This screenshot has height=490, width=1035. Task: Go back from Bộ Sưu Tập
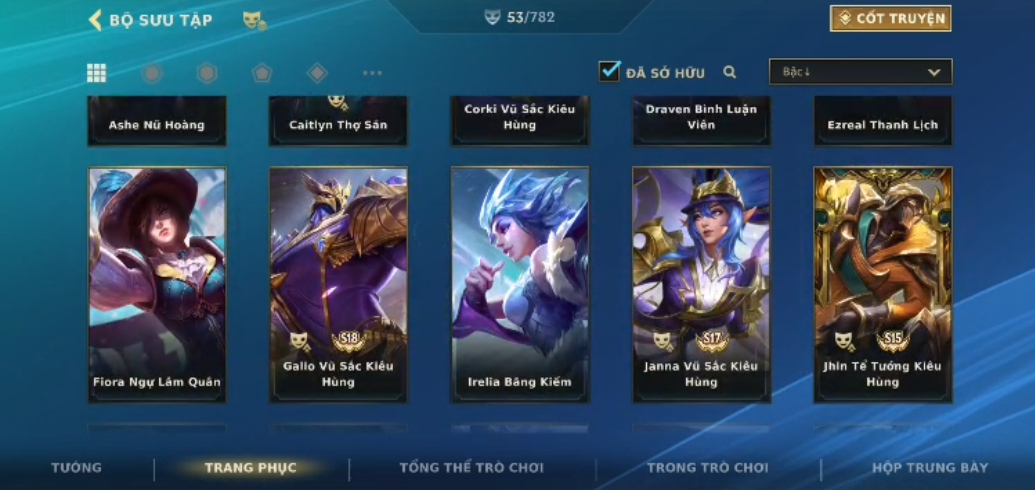96,20
